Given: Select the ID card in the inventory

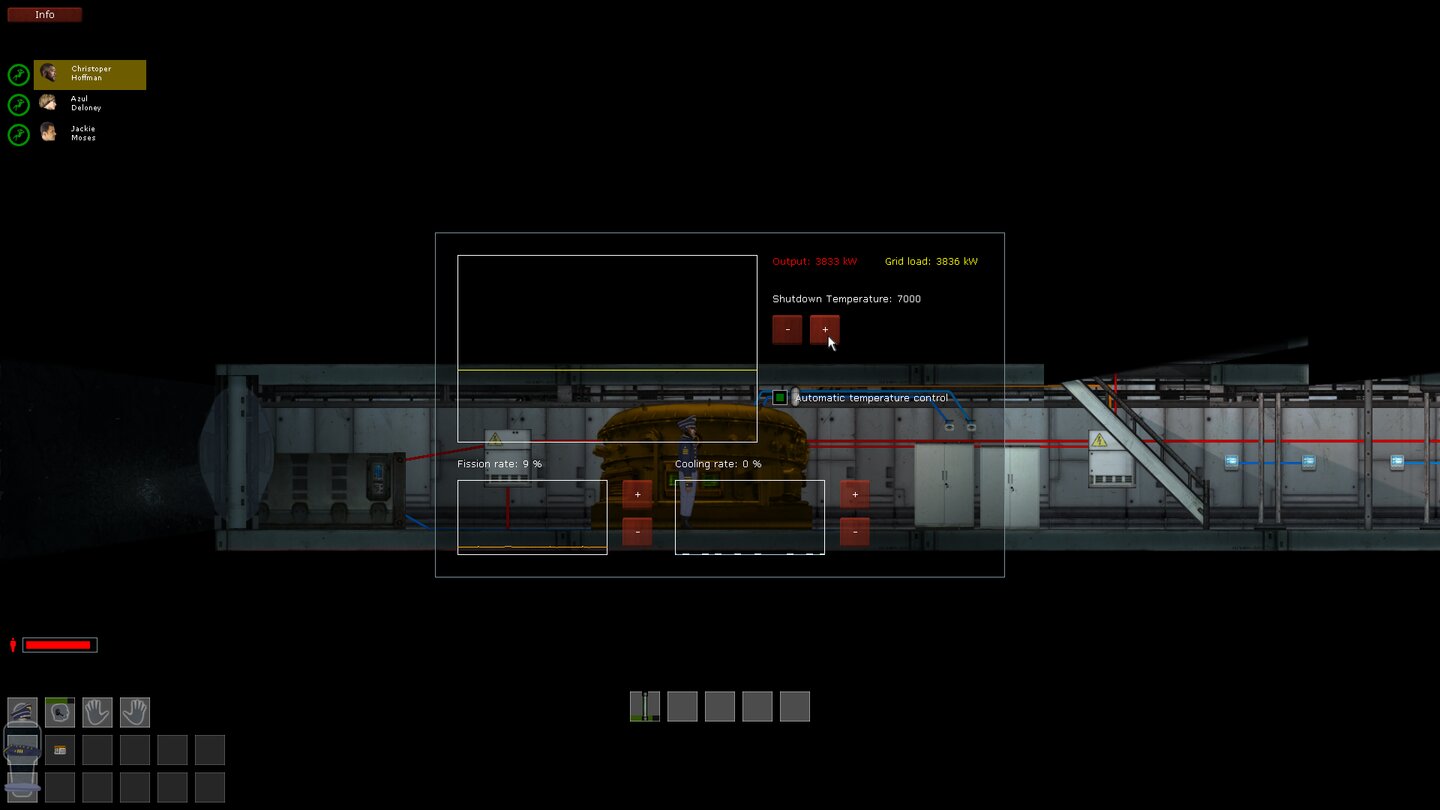Looking at the screenshot, I should pyautogui.click(x=59, y=749).
